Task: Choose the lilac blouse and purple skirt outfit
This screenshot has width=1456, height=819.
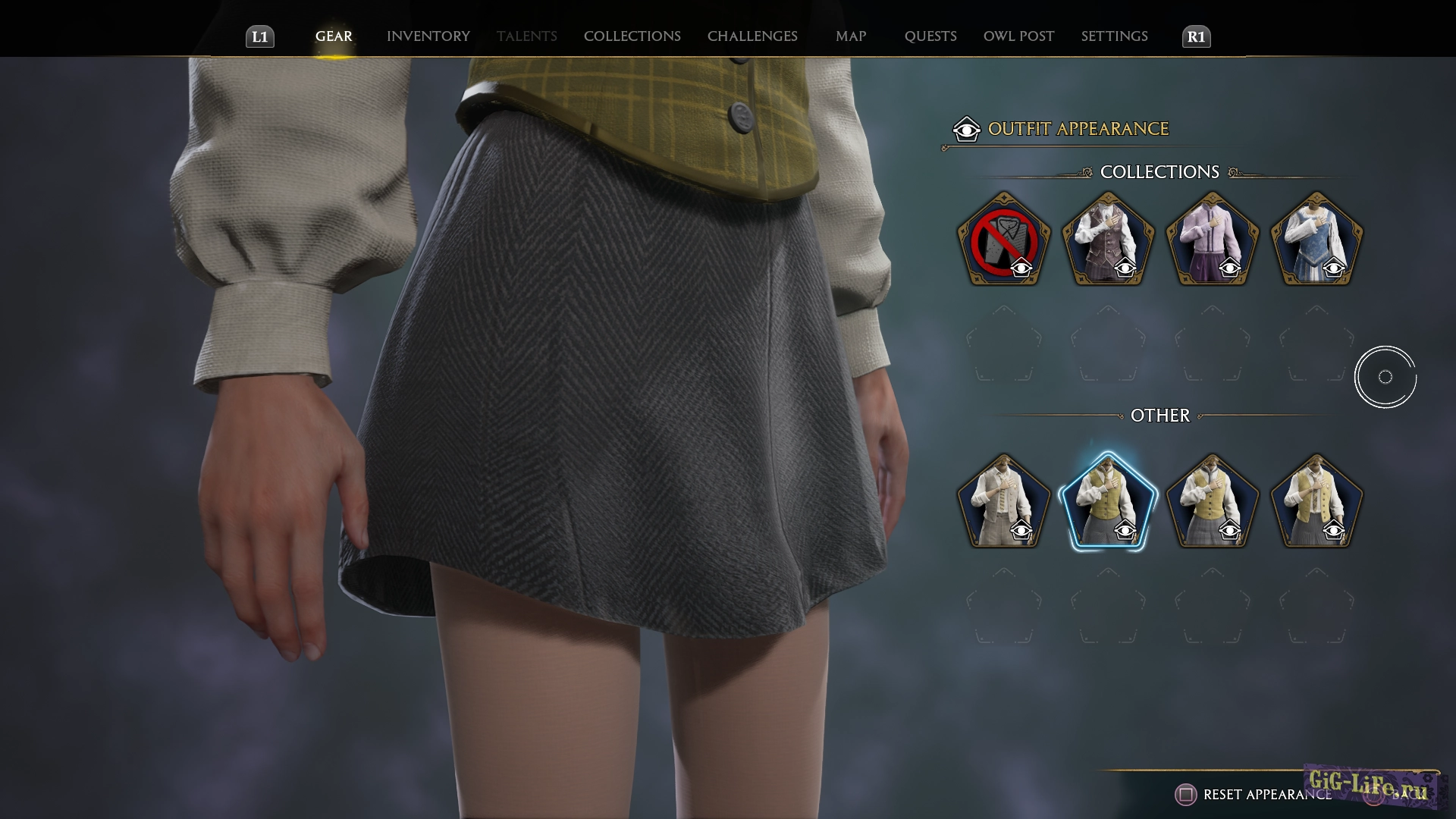Action: (x=1212, y=240)
